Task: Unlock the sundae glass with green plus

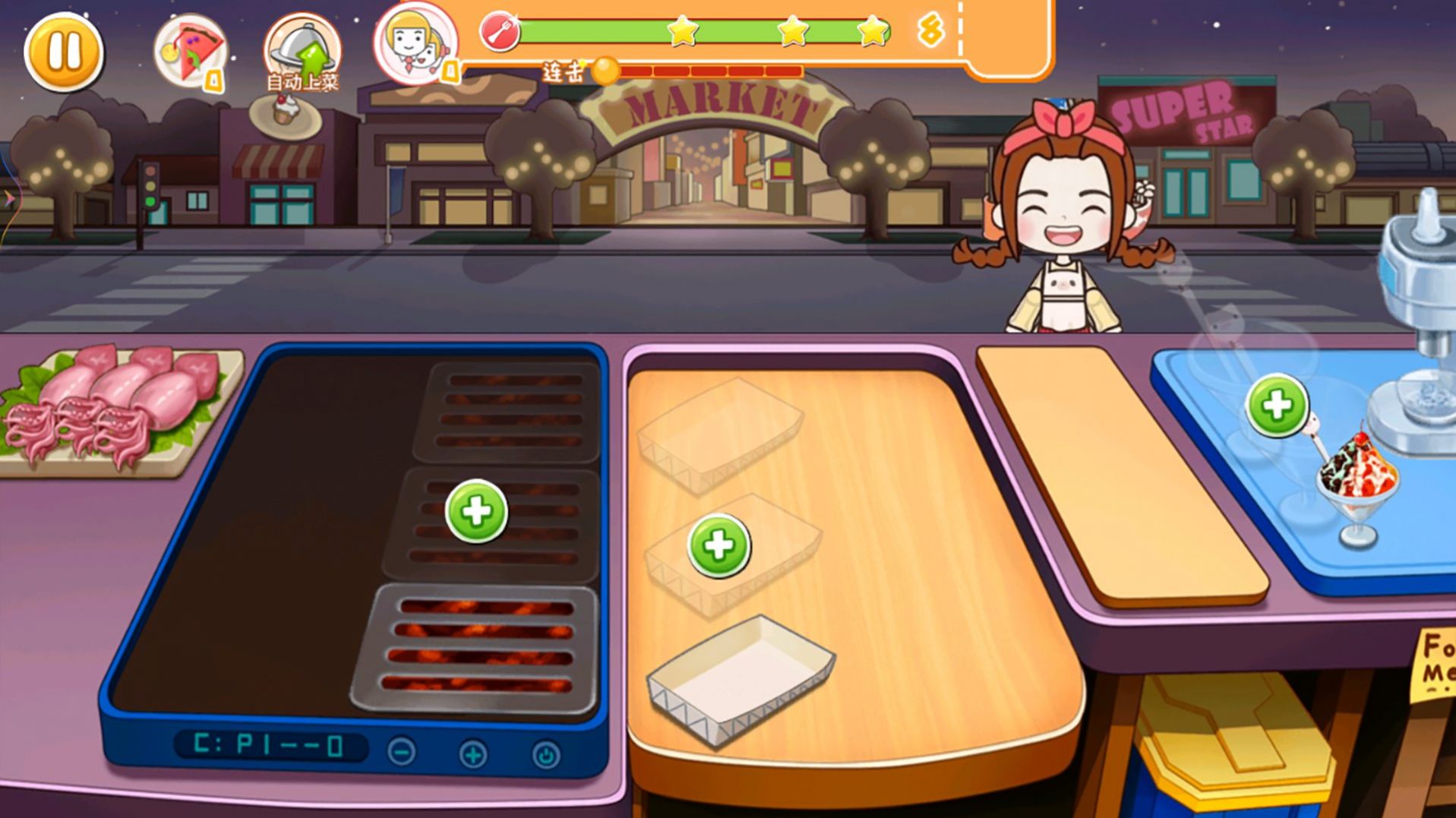Action: coord(1278,406)
